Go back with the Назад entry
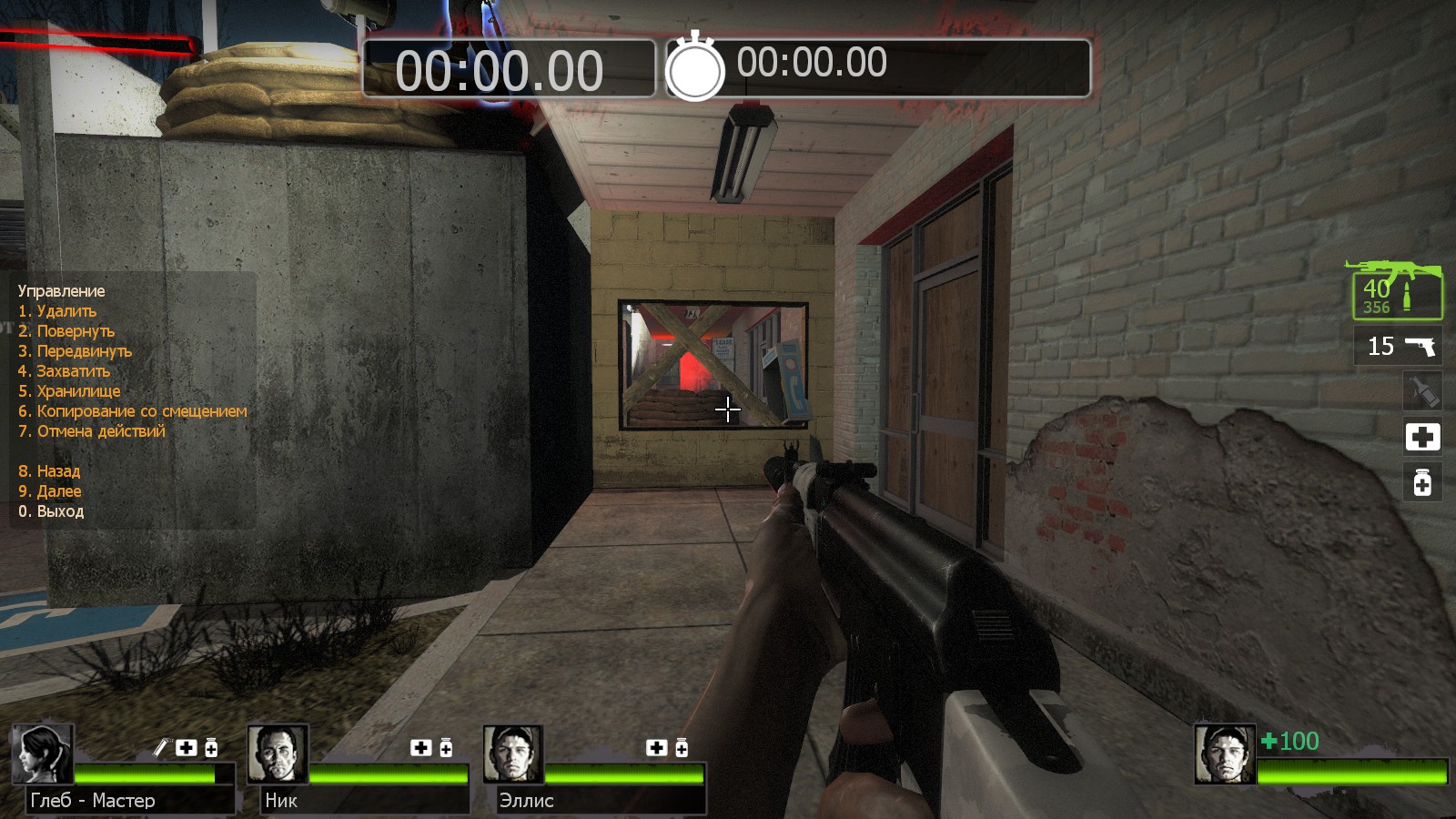The width and height of the screenshot is (1456, 819). coord(49,471)
